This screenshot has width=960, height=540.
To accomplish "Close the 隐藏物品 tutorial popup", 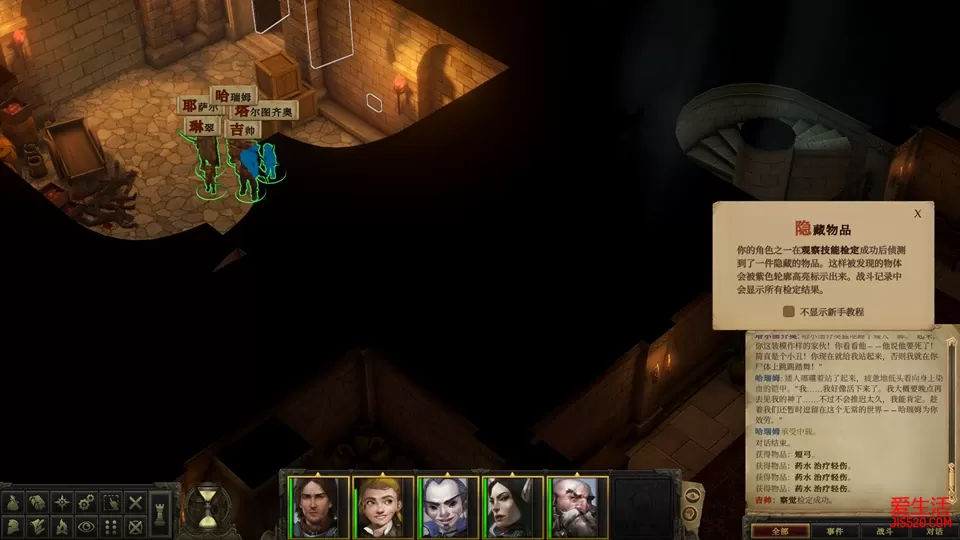I will click(917, 213).
